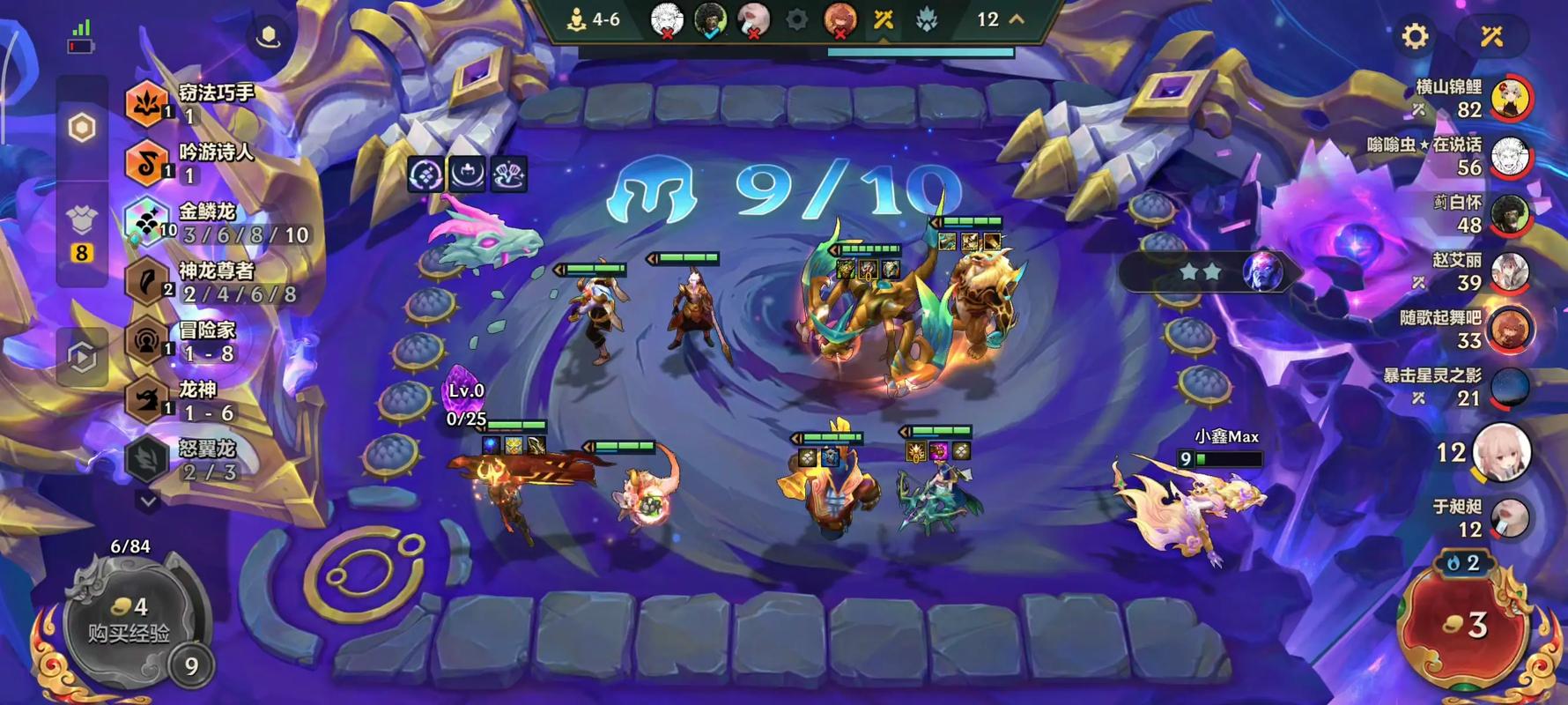Expand the trait list down arrow
This screenshot has height=705, width=1568.
pos(148,501)
